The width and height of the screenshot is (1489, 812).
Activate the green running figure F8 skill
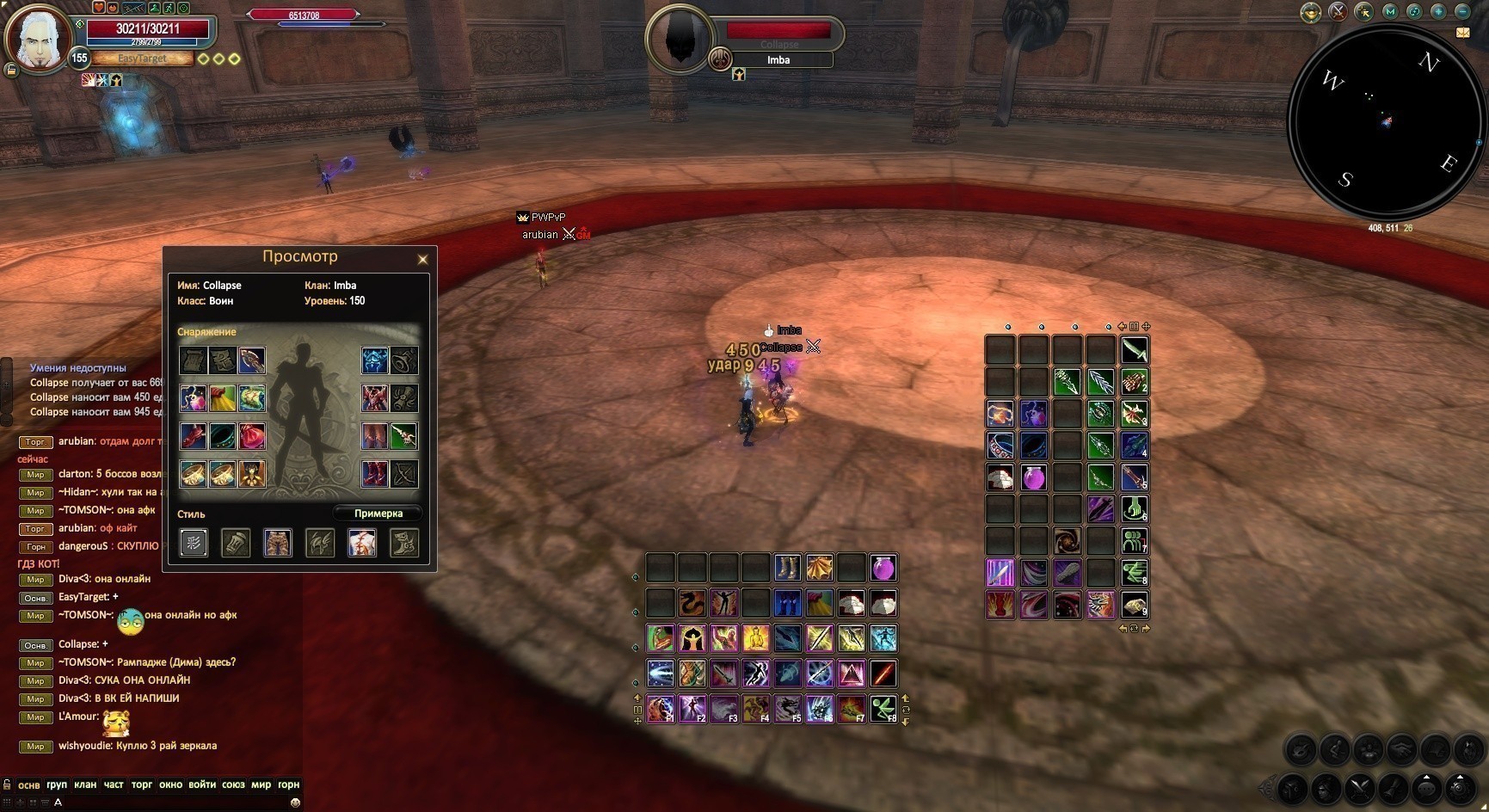pos(883,709)
